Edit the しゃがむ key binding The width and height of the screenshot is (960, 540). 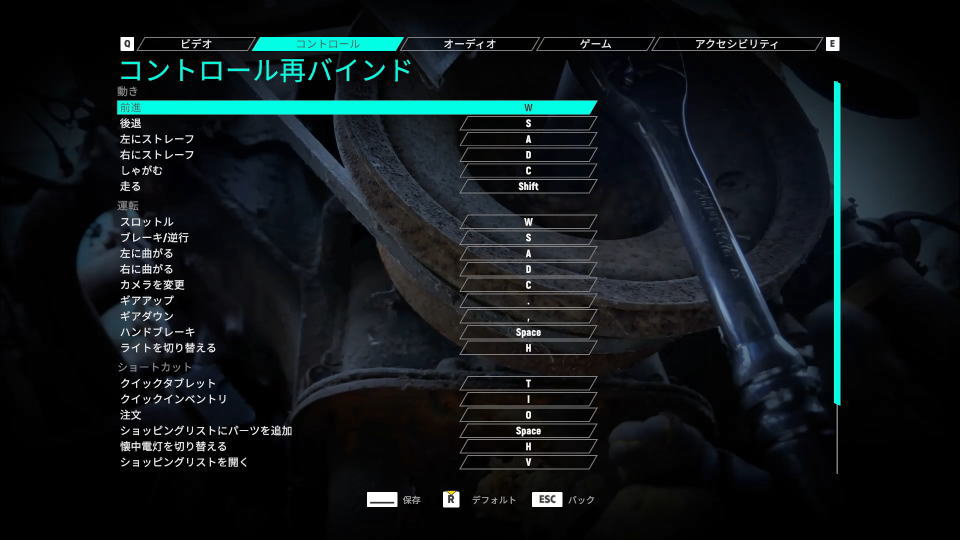pos(528,170)
